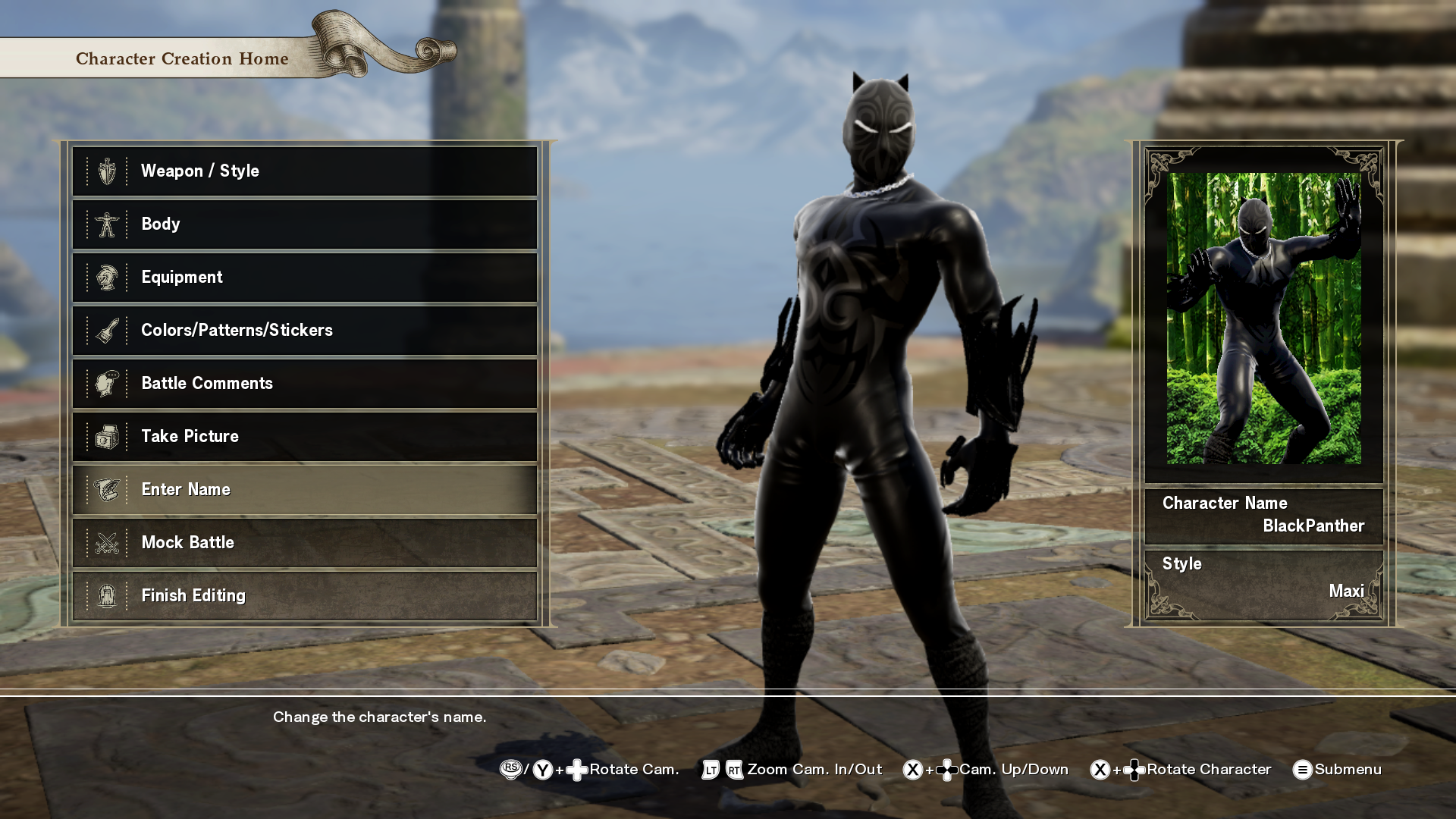The width and height of the screenshot is (1456, 819).
Task: Start a Mock Battle
Action: 305,543
